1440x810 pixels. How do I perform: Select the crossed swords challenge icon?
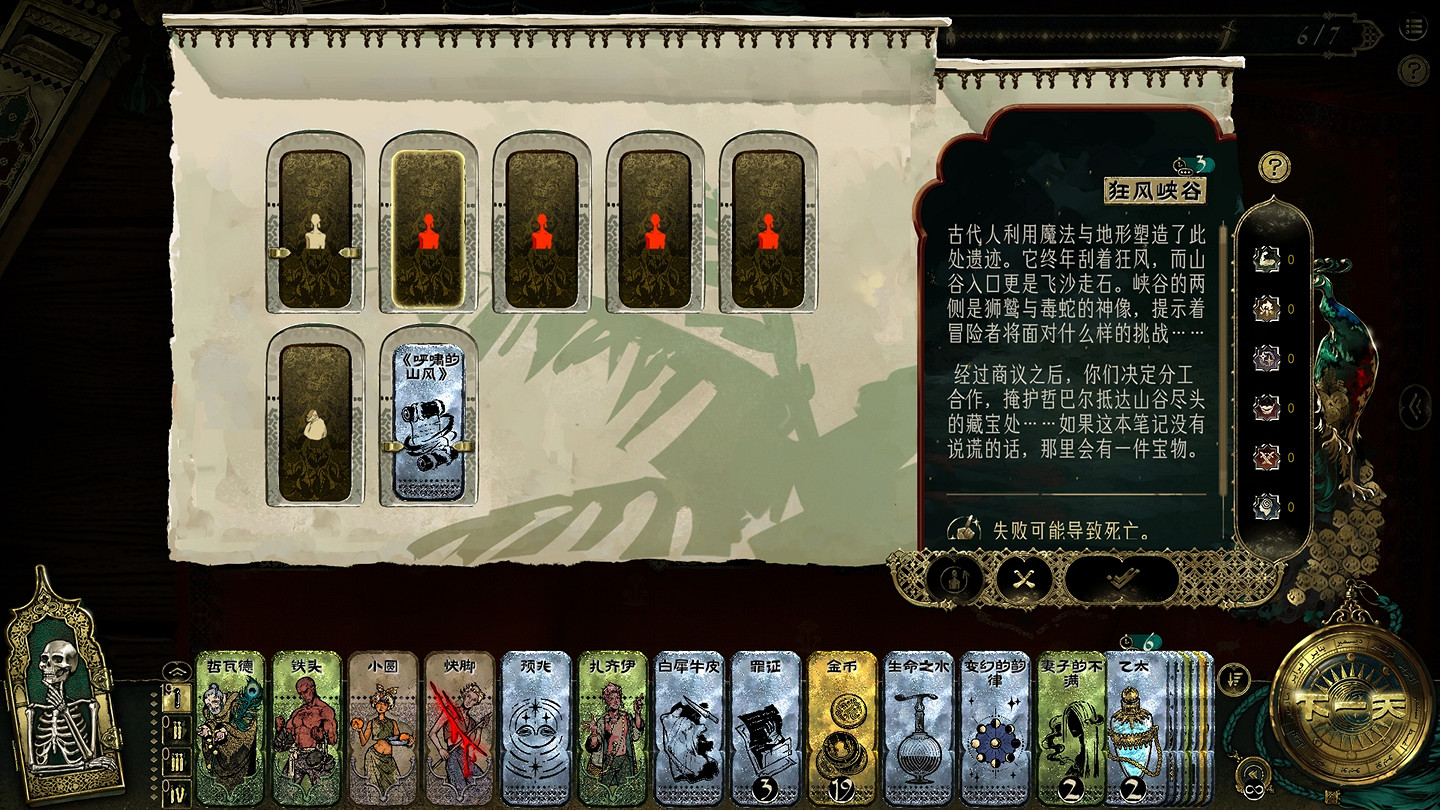click(x=1022, y=578)
